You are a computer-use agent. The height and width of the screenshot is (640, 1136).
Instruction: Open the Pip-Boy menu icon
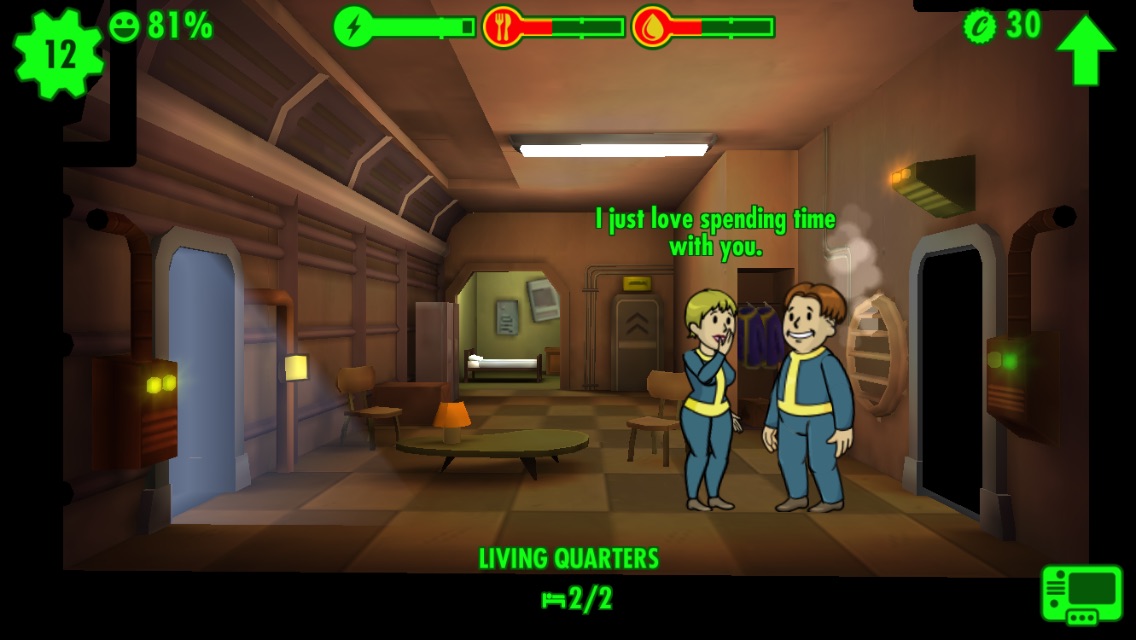click(1081, 594)
